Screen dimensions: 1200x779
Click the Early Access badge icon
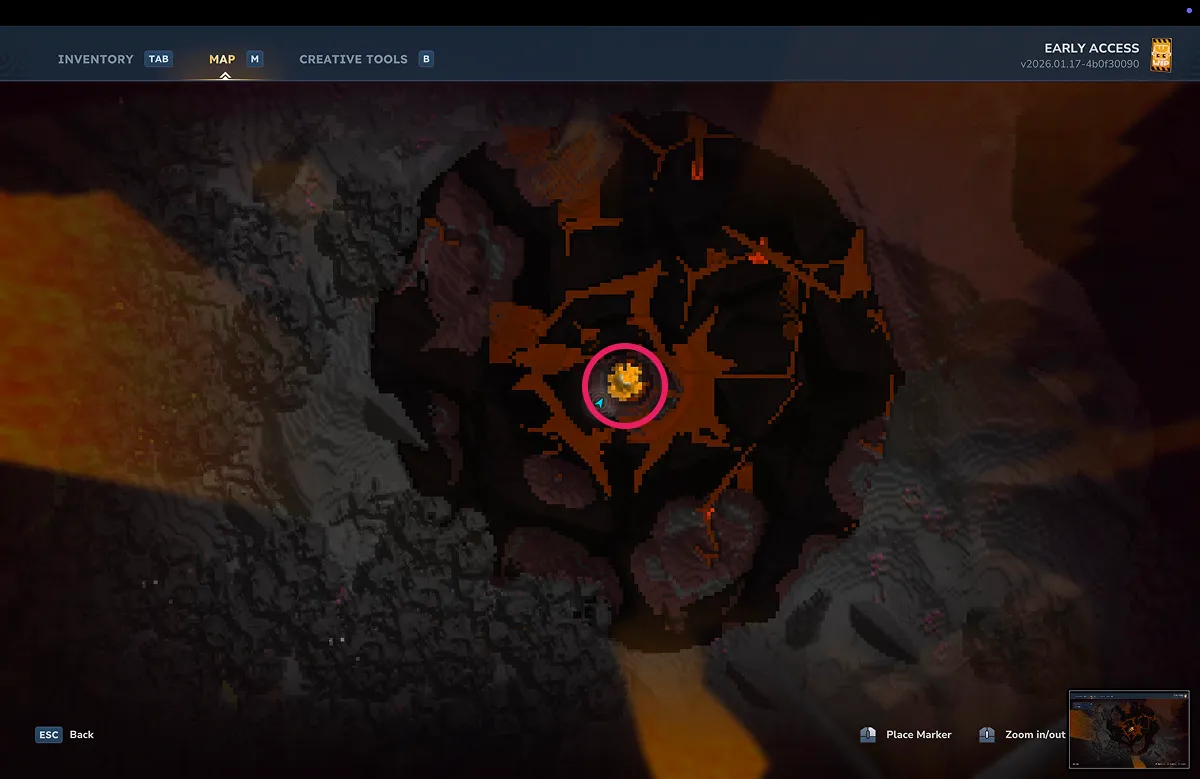point(1162,55)
